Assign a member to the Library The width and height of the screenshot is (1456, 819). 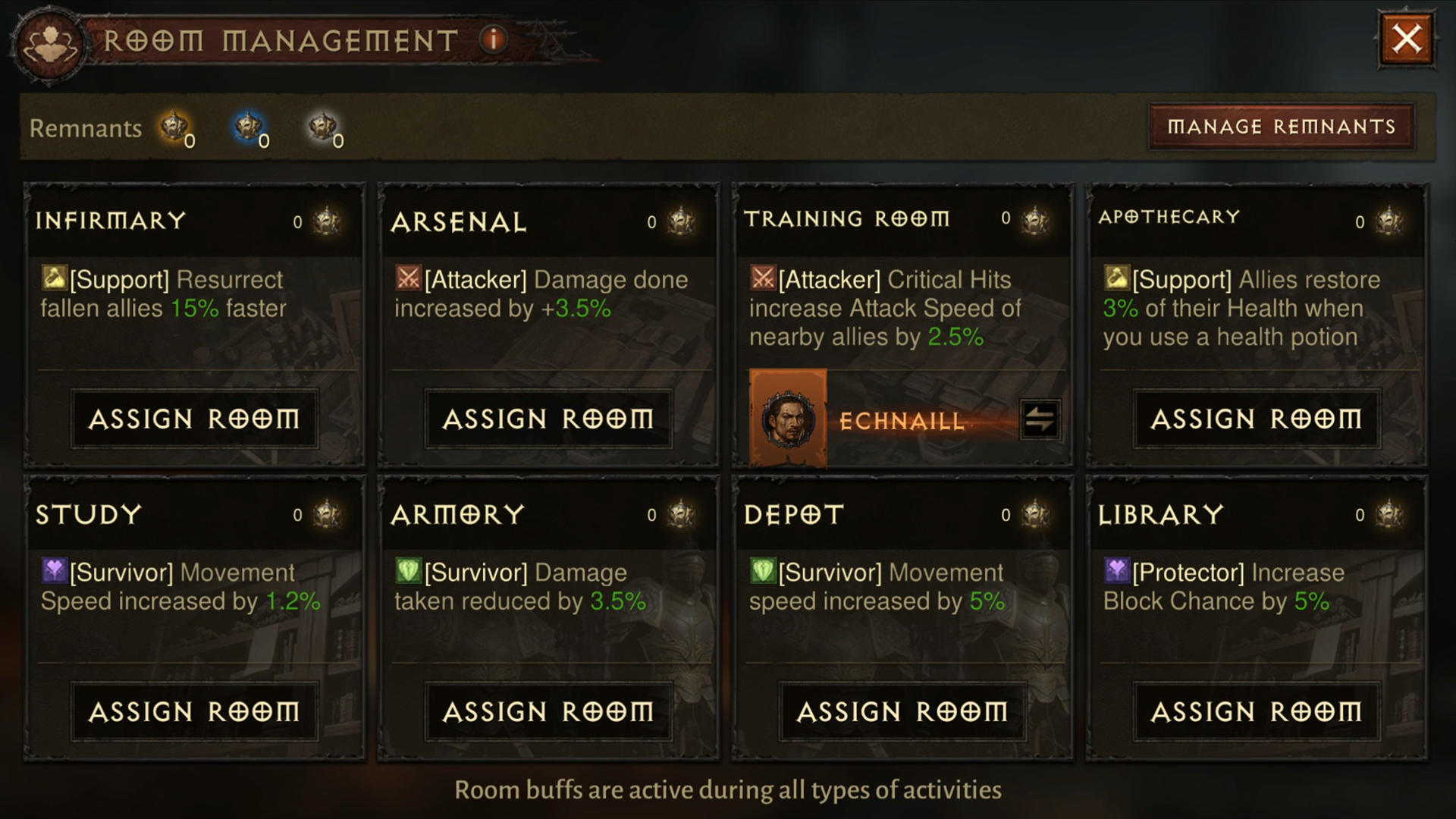[x=1256, y=711]
